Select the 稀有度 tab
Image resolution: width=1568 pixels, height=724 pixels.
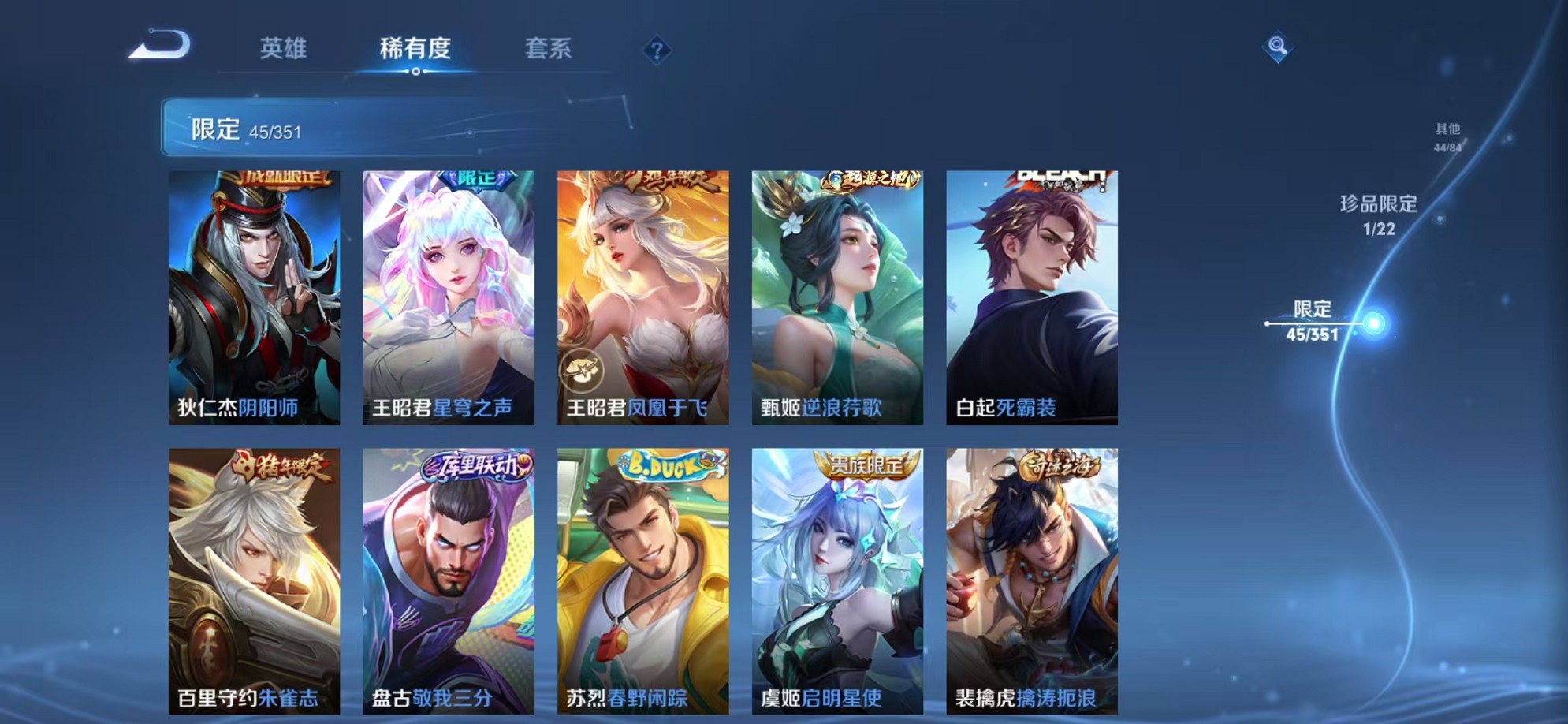tap(416, 49)
